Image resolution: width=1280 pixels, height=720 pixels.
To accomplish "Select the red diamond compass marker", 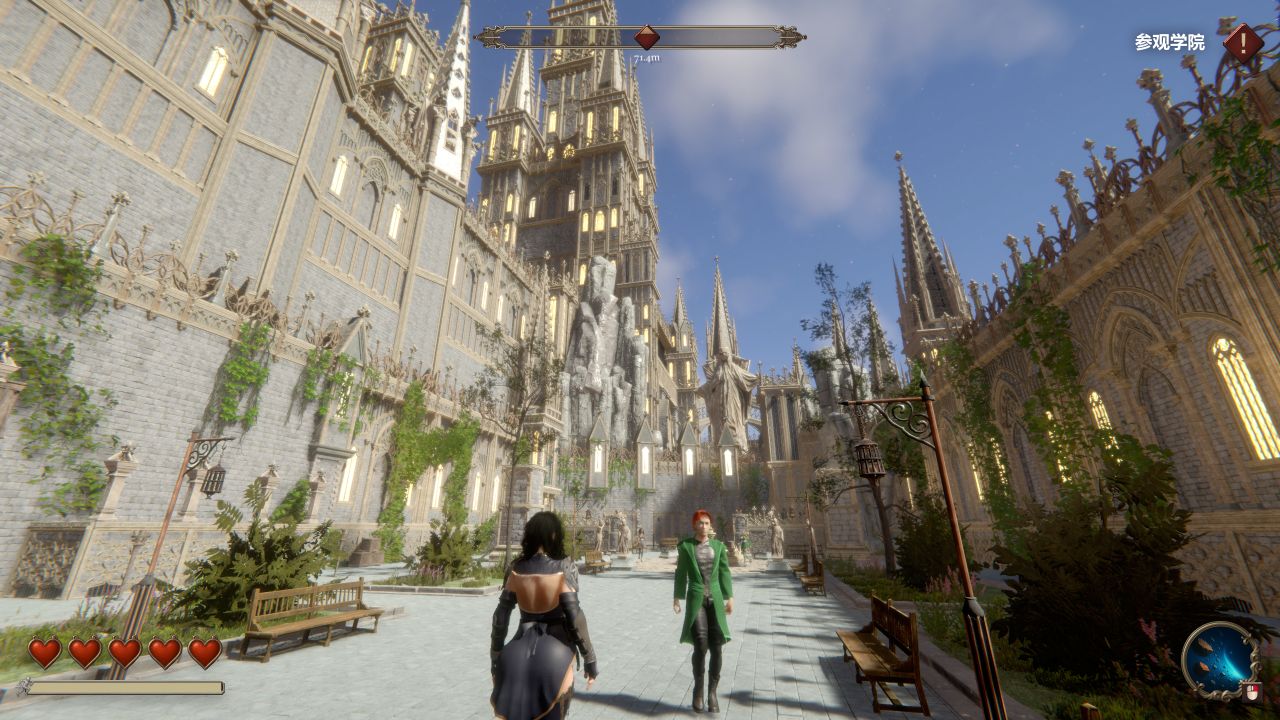I will click(647, 37).
